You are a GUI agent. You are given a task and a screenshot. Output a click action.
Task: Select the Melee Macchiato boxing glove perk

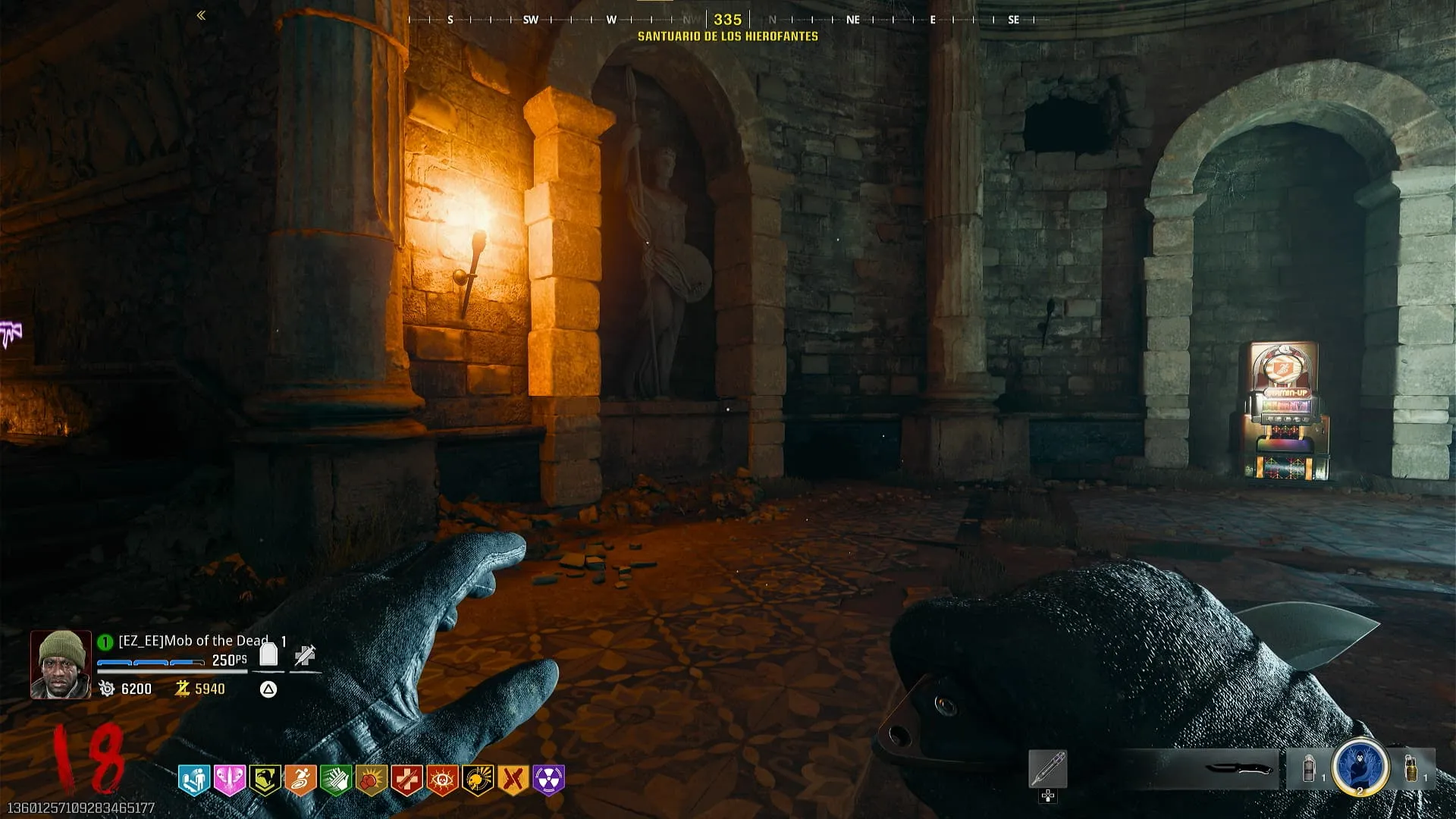coord(371,780)
